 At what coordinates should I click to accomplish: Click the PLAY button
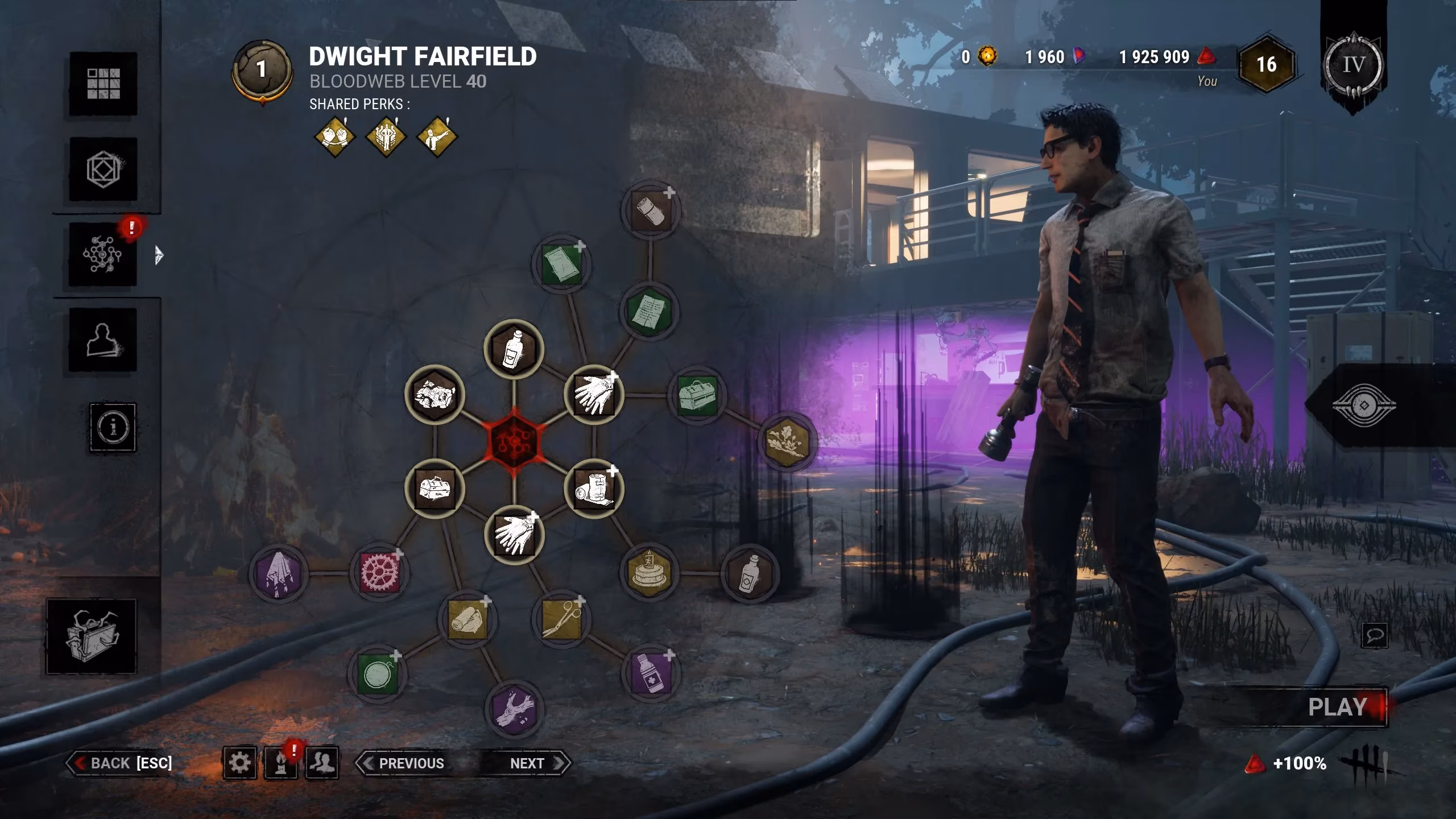1337,707
